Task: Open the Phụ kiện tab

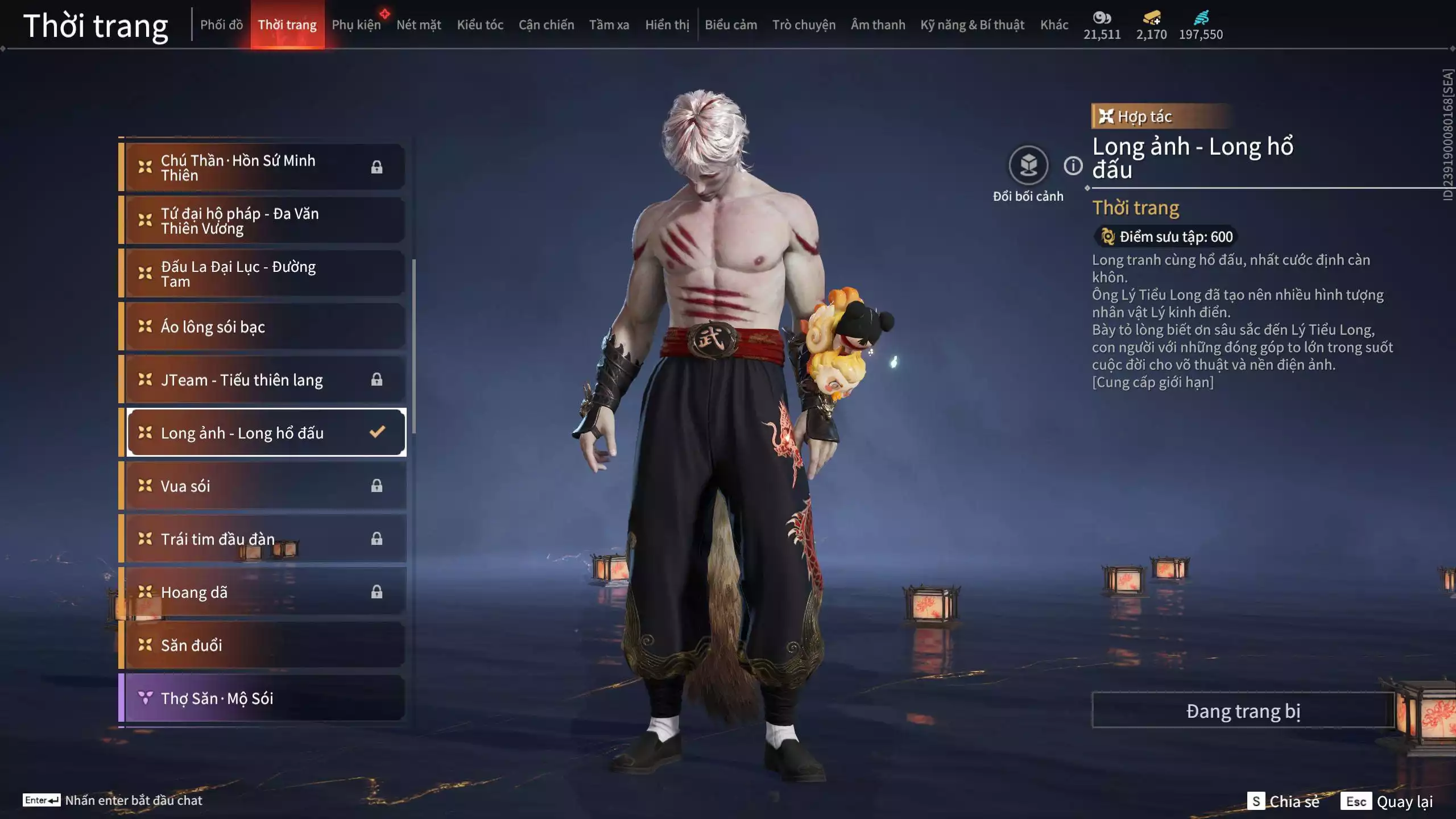Action: click(x=356, y=25)
